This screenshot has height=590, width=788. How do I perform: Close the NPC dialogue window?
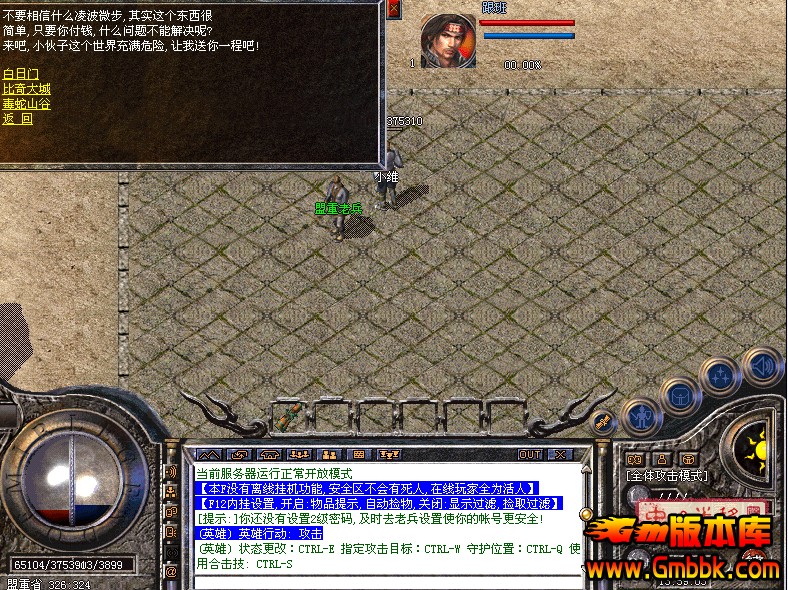click(393, 9)
